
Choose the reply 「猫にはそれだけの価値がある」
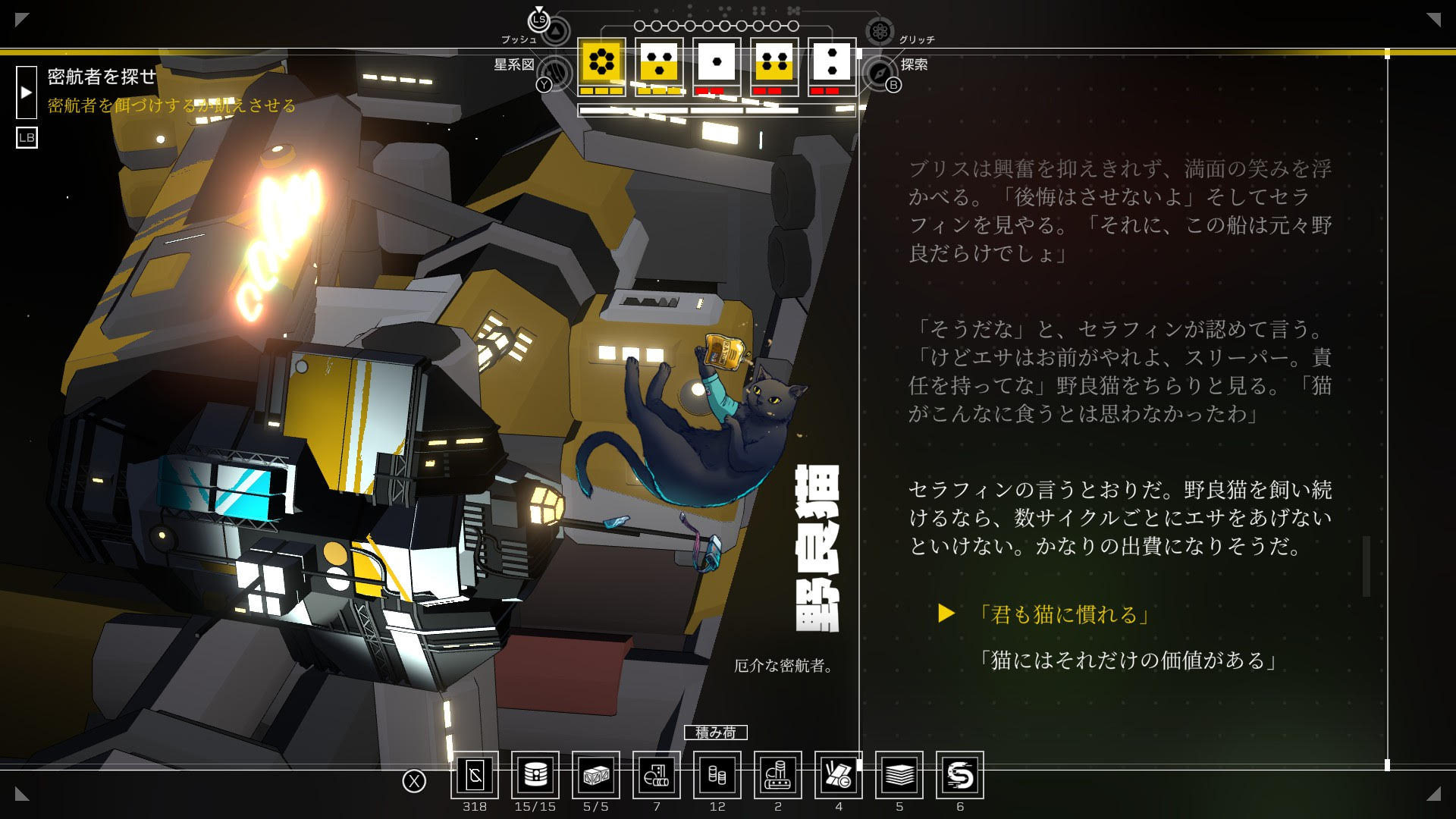click(x=1127, y=661)
